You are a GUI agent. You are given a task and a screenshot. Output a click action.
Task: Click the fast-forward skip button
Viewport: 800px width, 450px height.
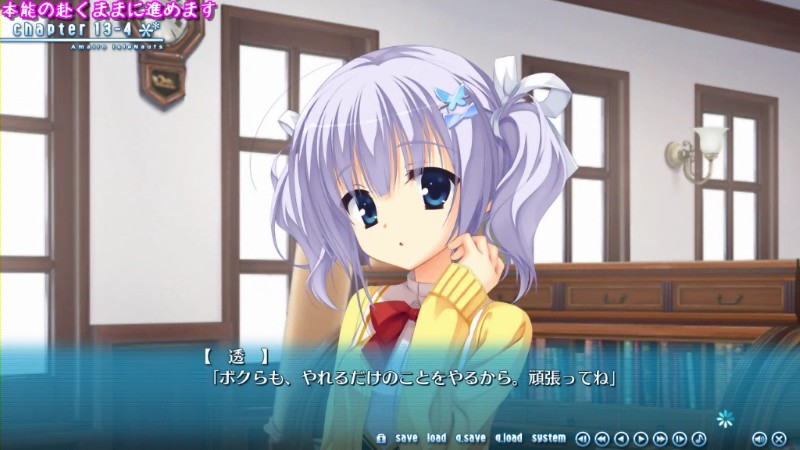coord(660,438)
